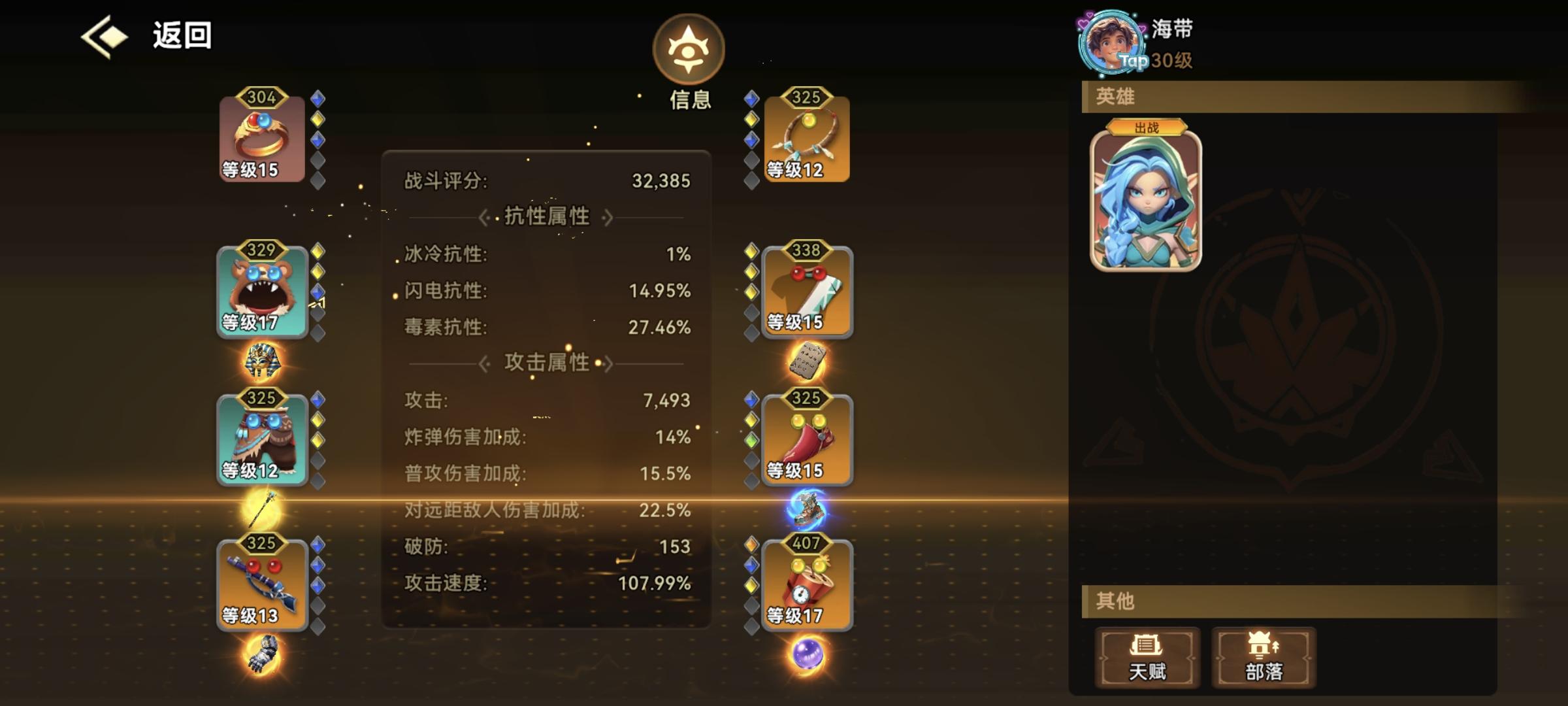
Task: Select the level 12 chest armor equipment
Action: coord(261,438)
